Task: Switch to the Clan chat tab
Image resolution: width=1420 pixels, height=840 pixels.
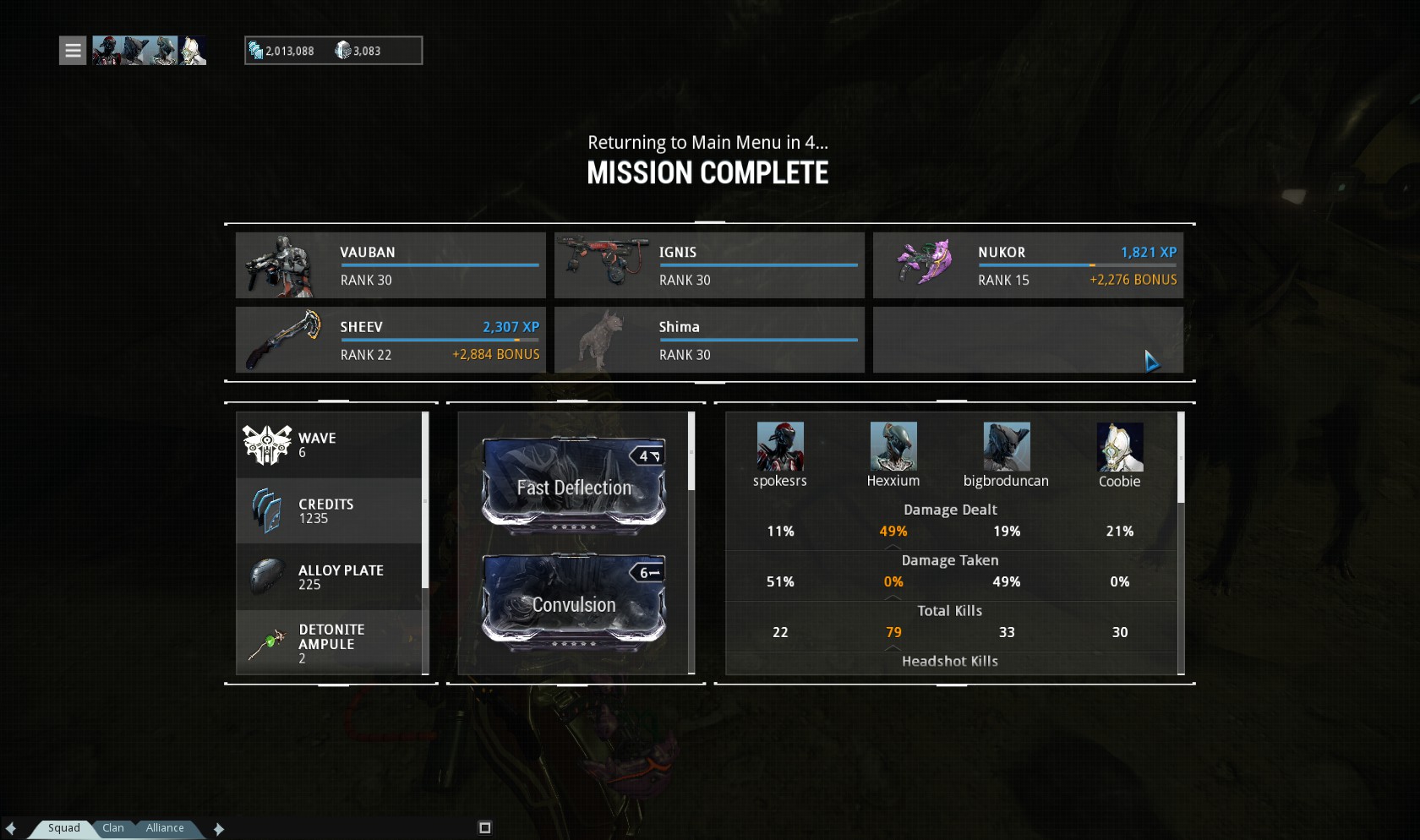Action: (x=113, y=828)
